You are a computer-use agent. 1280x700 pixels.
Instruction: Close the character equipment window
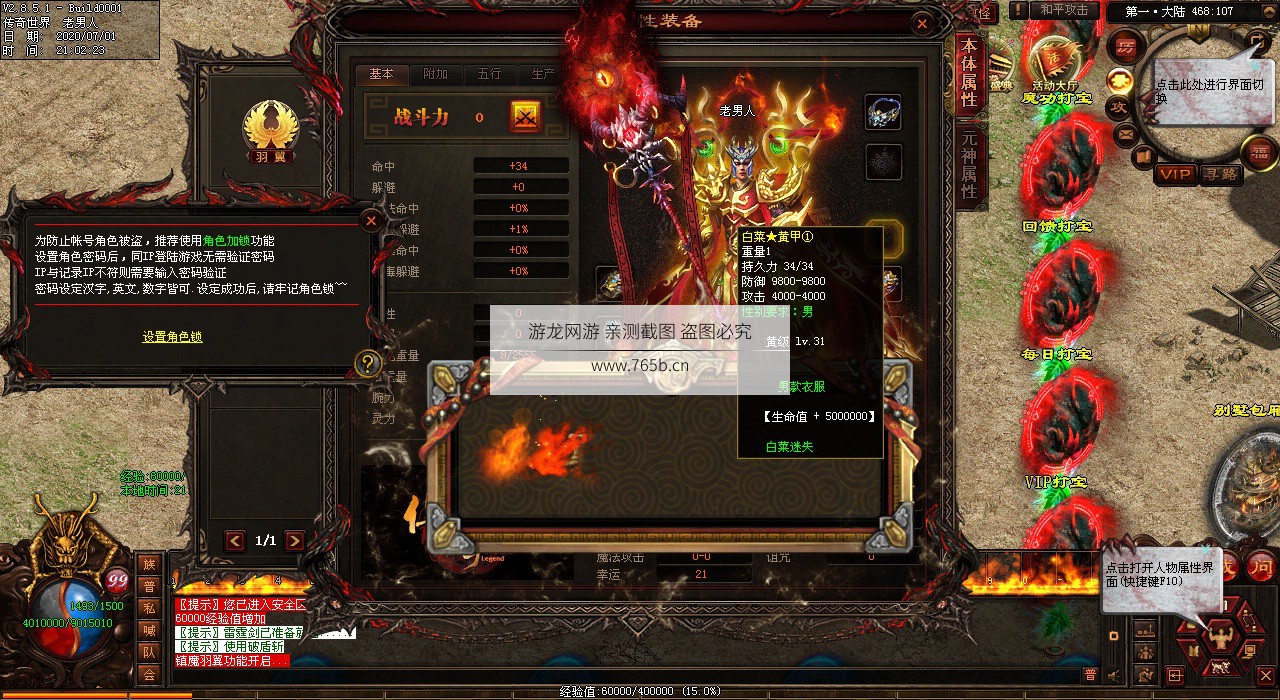(922, 23)
